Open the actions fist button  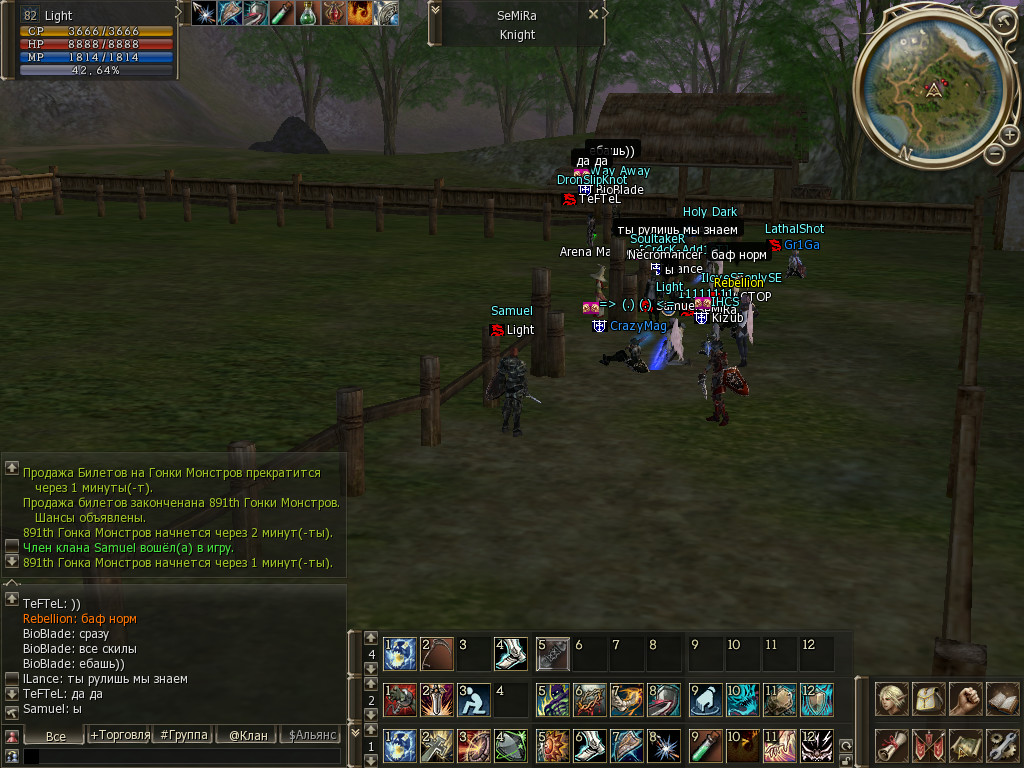[x=965, y=698]
